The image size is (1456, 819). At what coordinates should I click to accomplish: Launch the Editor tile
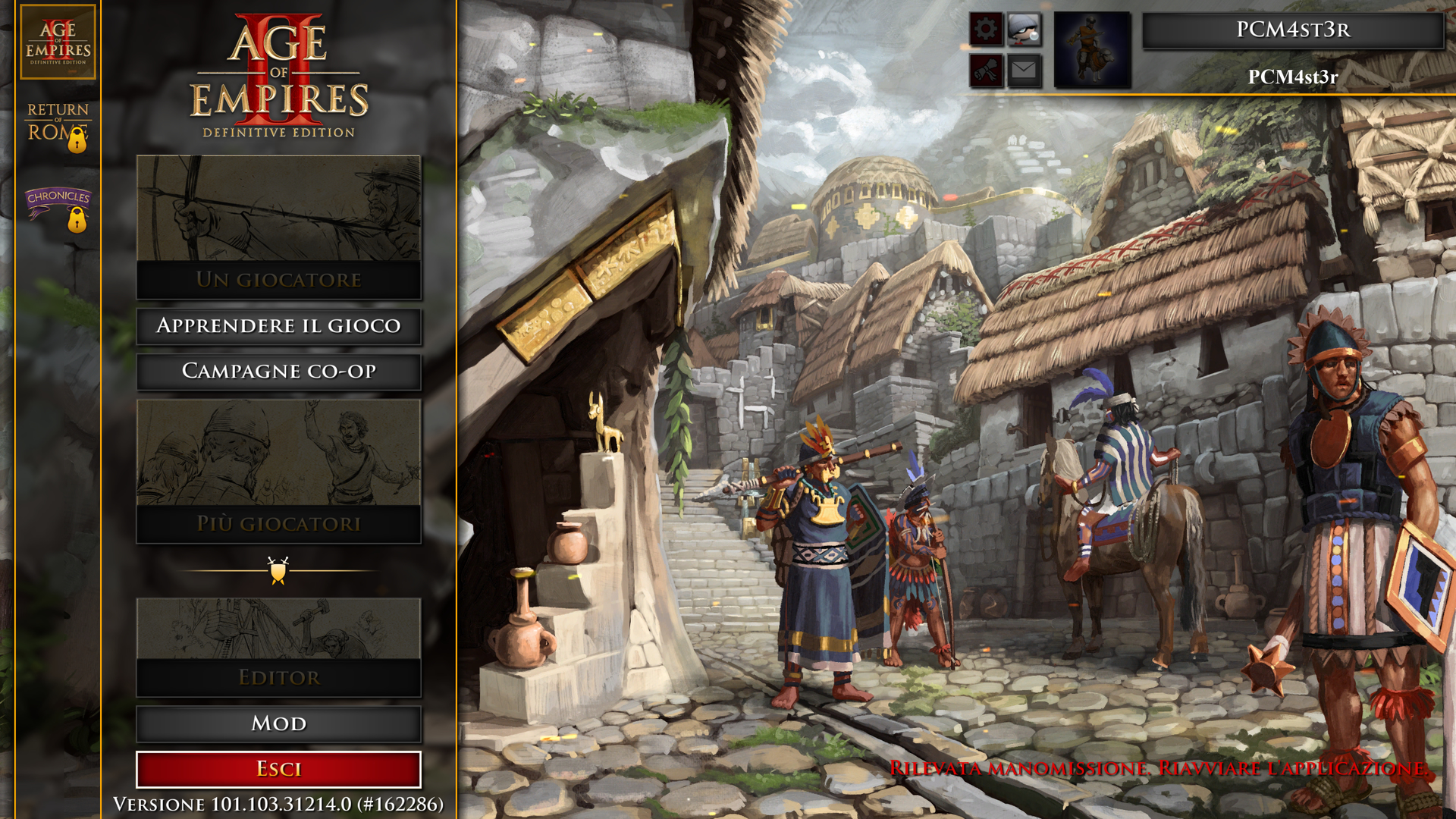coord(278,647)
